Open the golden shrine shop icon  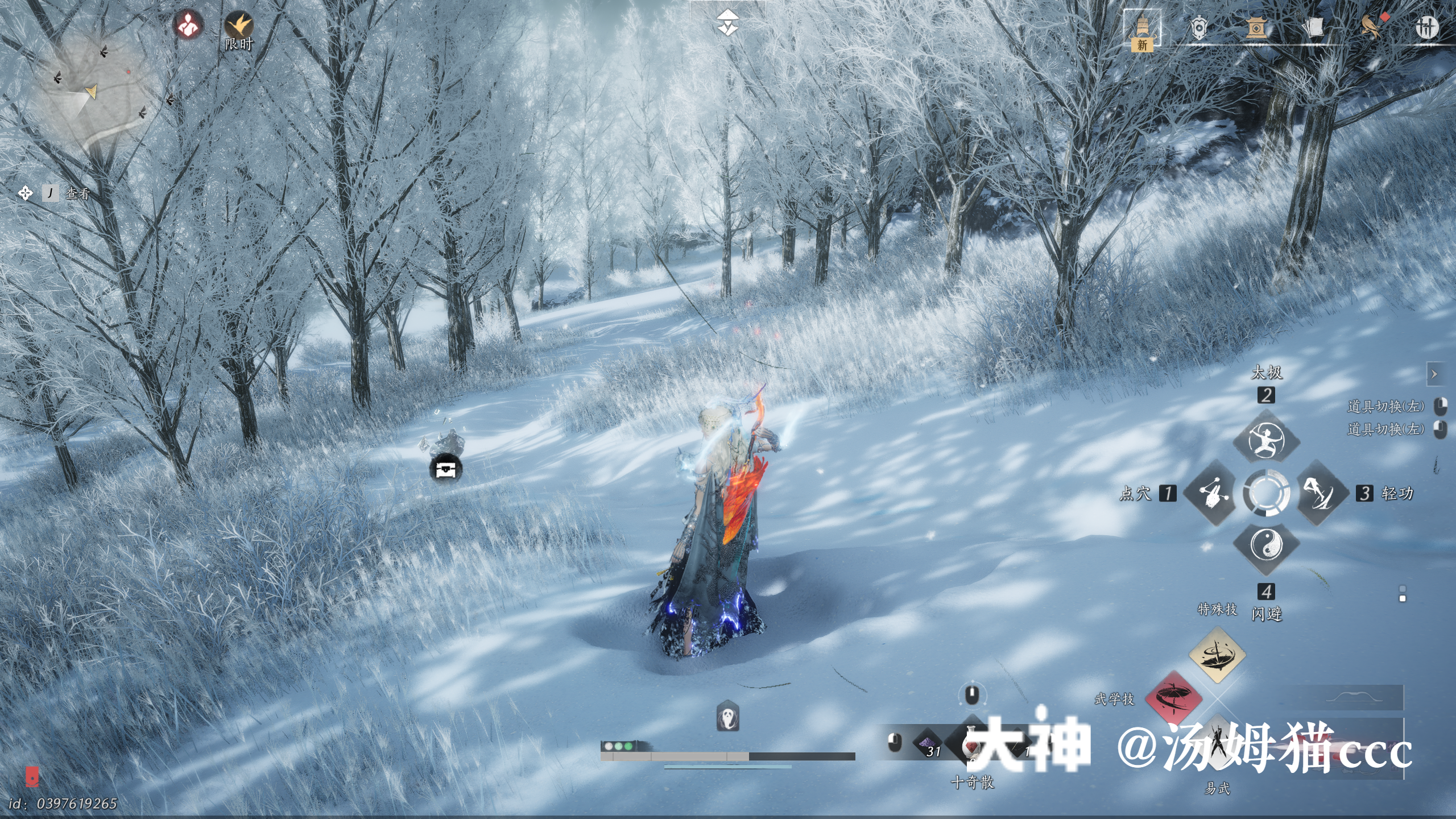point(1256,27)
